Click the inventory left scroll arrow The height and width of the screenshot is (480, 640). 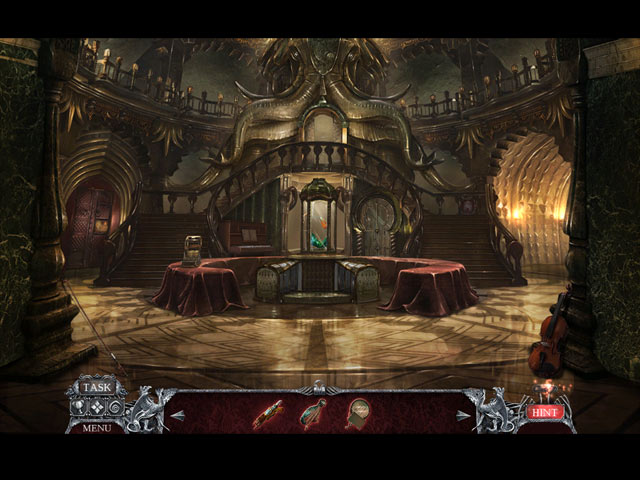tap(178, 415)
